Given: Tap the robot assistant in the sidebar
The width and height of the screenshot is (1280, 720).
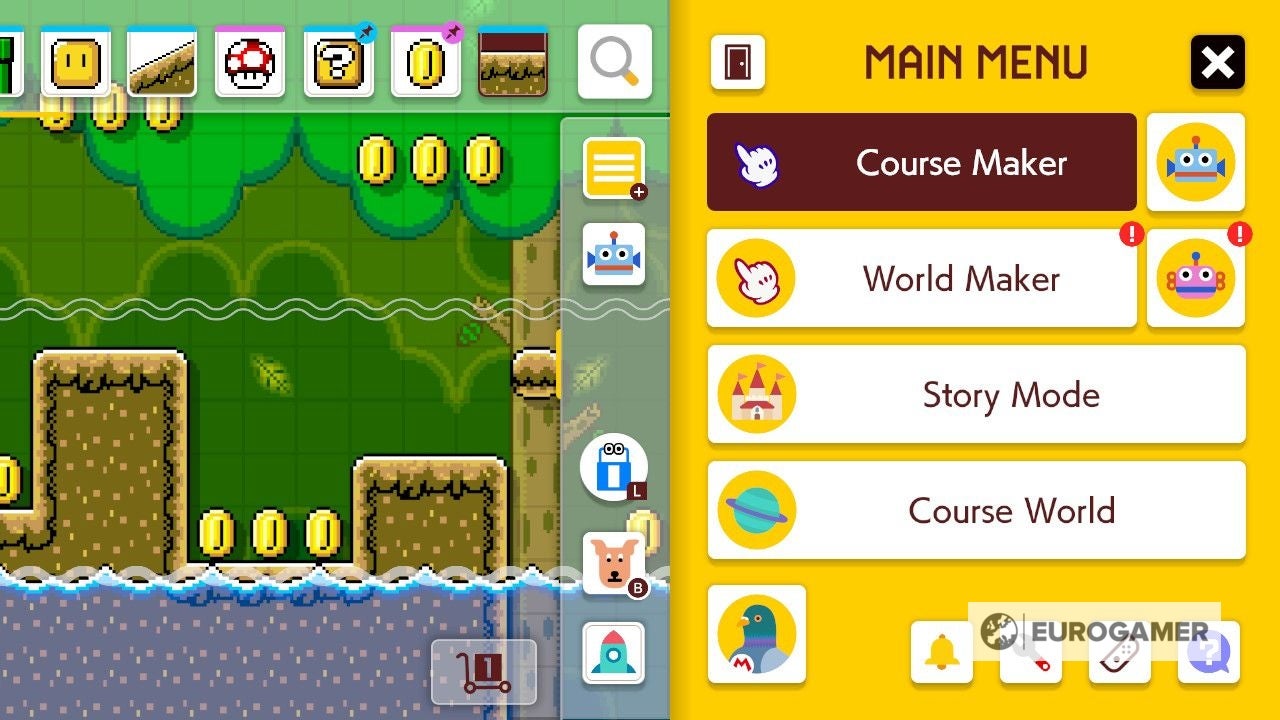Looking at the screenshot, I should pos(614,253).
